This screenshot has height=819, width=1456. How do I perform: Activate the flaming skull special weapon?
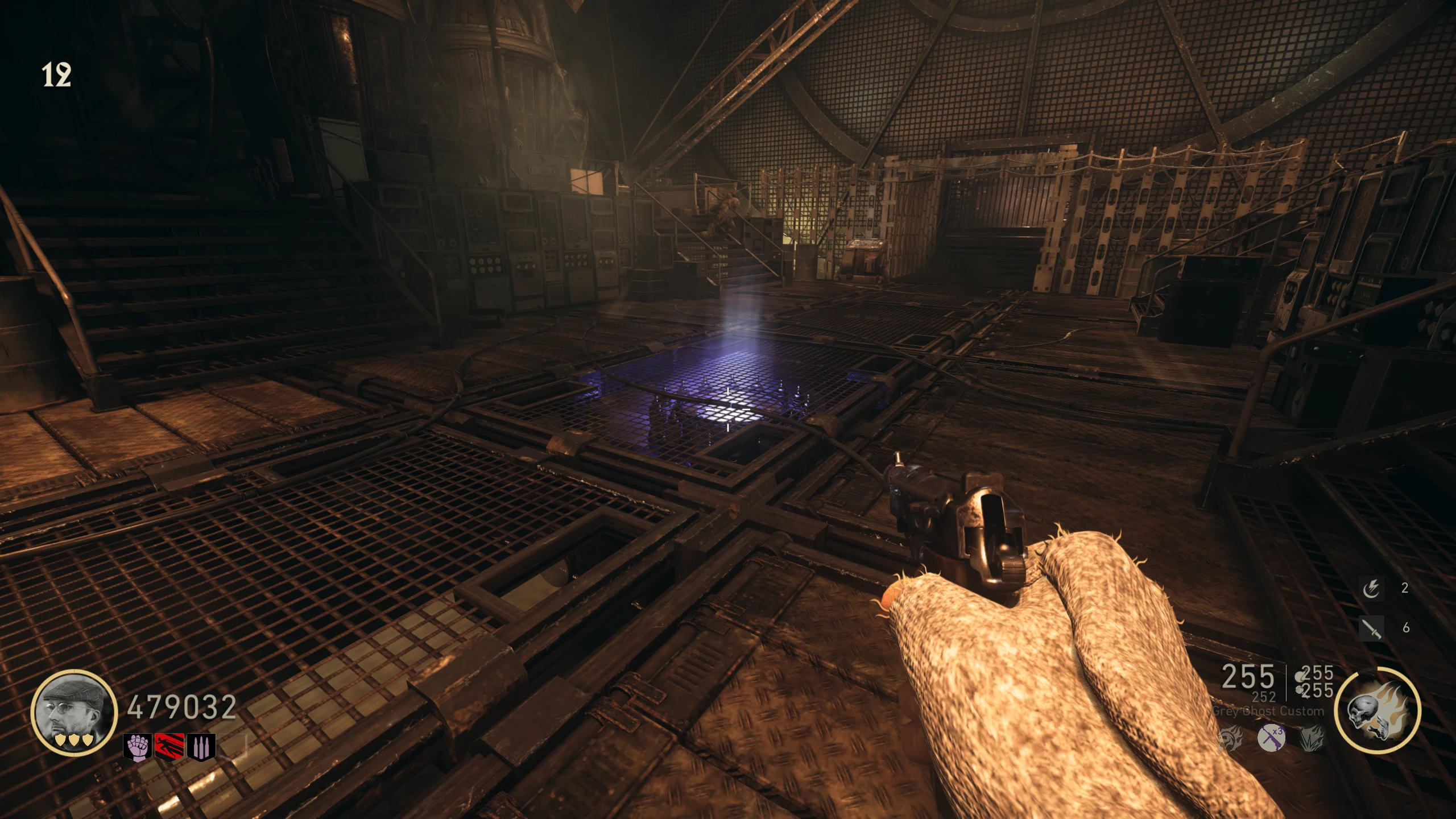[1377, 711]
